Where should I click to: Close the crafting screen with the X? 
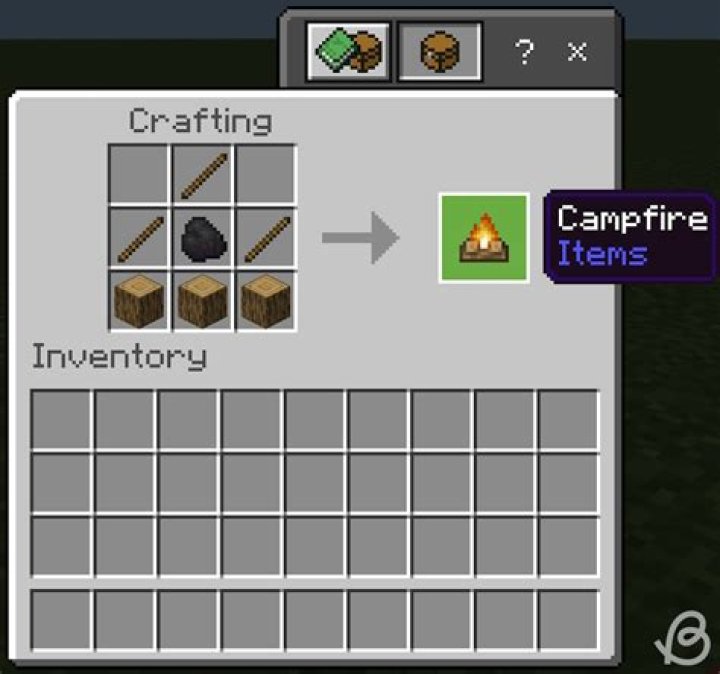[577, 52]
